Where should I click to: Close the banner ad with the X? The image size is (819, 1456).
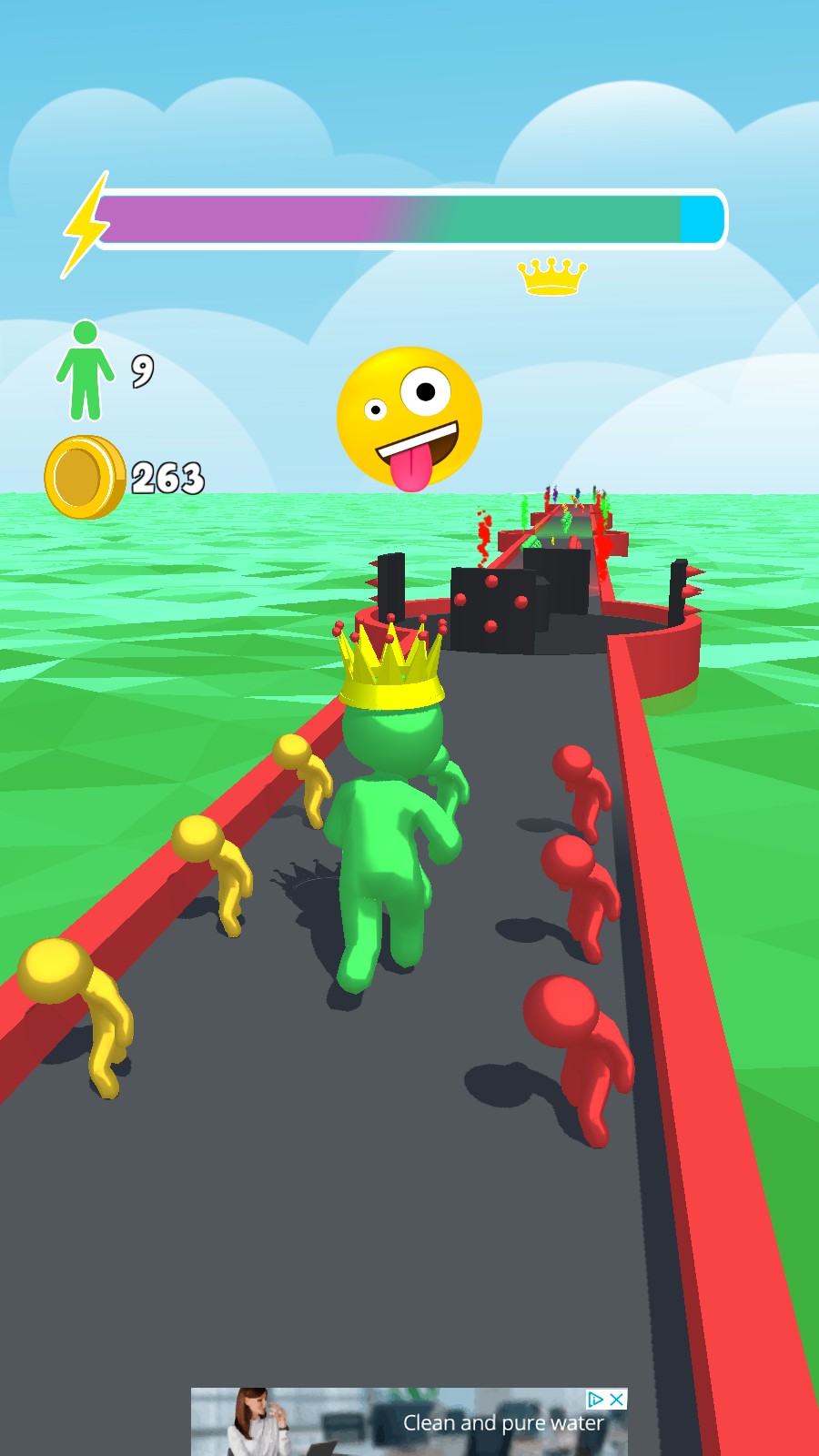[617, 1400]
